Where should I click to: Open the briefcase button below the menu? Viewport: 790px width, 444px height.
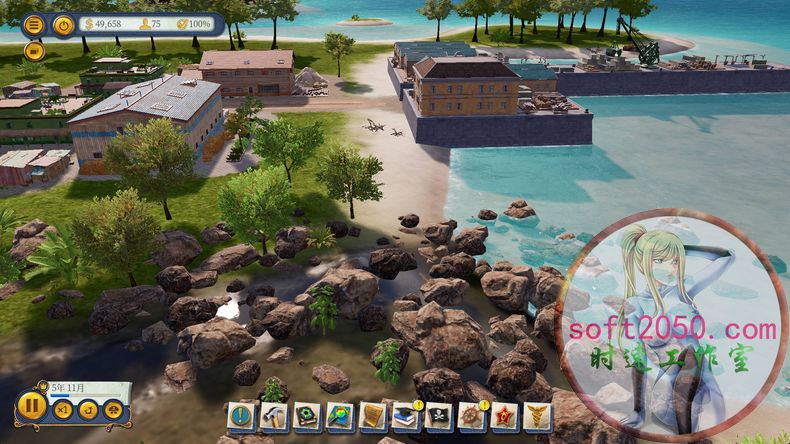33,50
